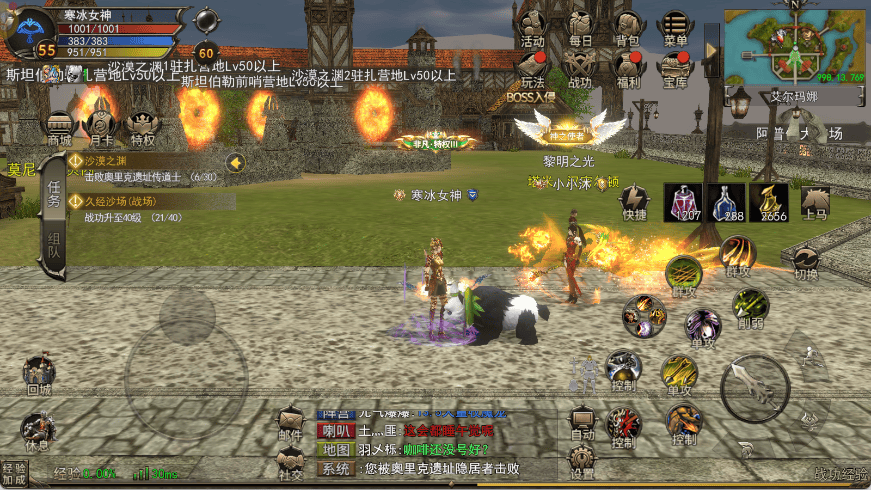
Task: Open the 活动 events menu
Action: tap(531, 28)
